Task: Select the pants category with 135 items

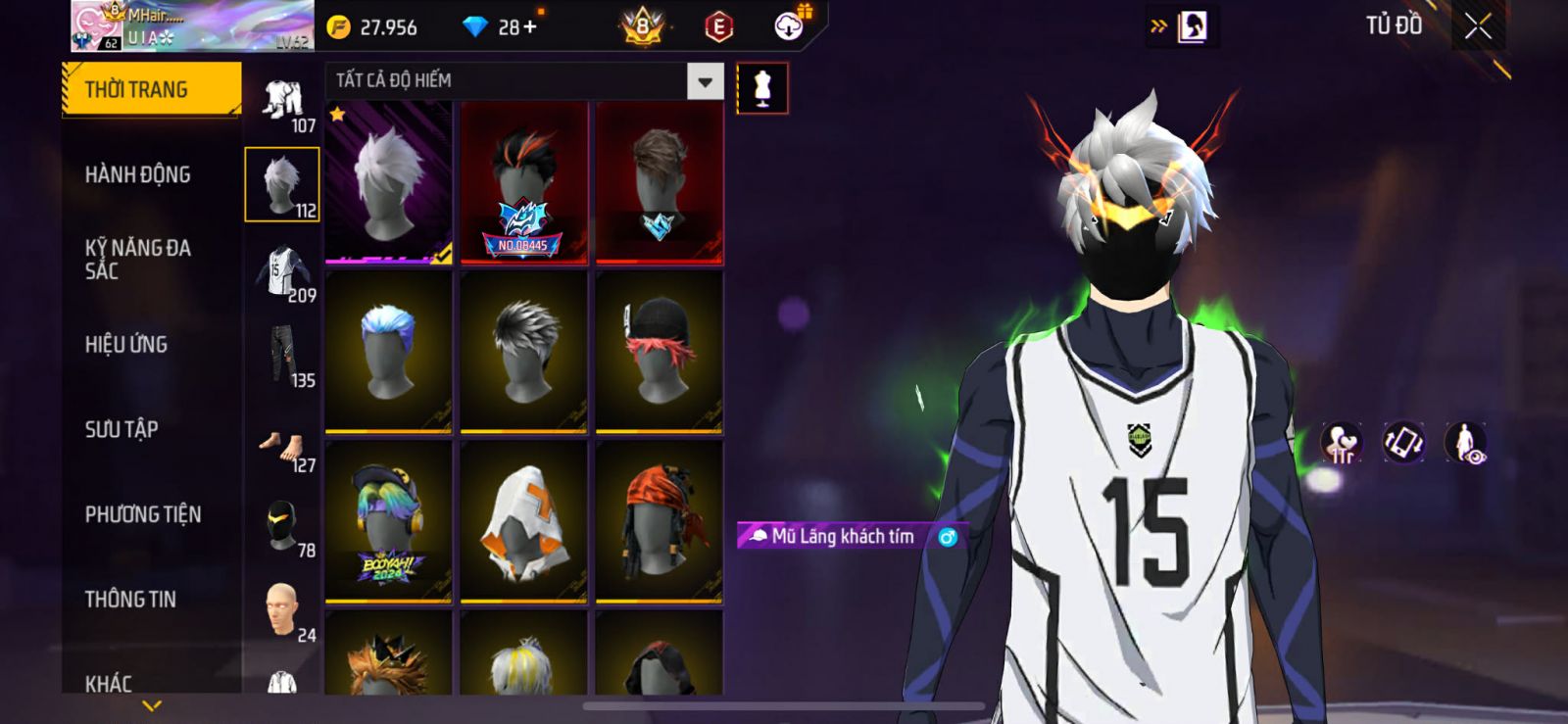Action: click(x=282, y=355)
